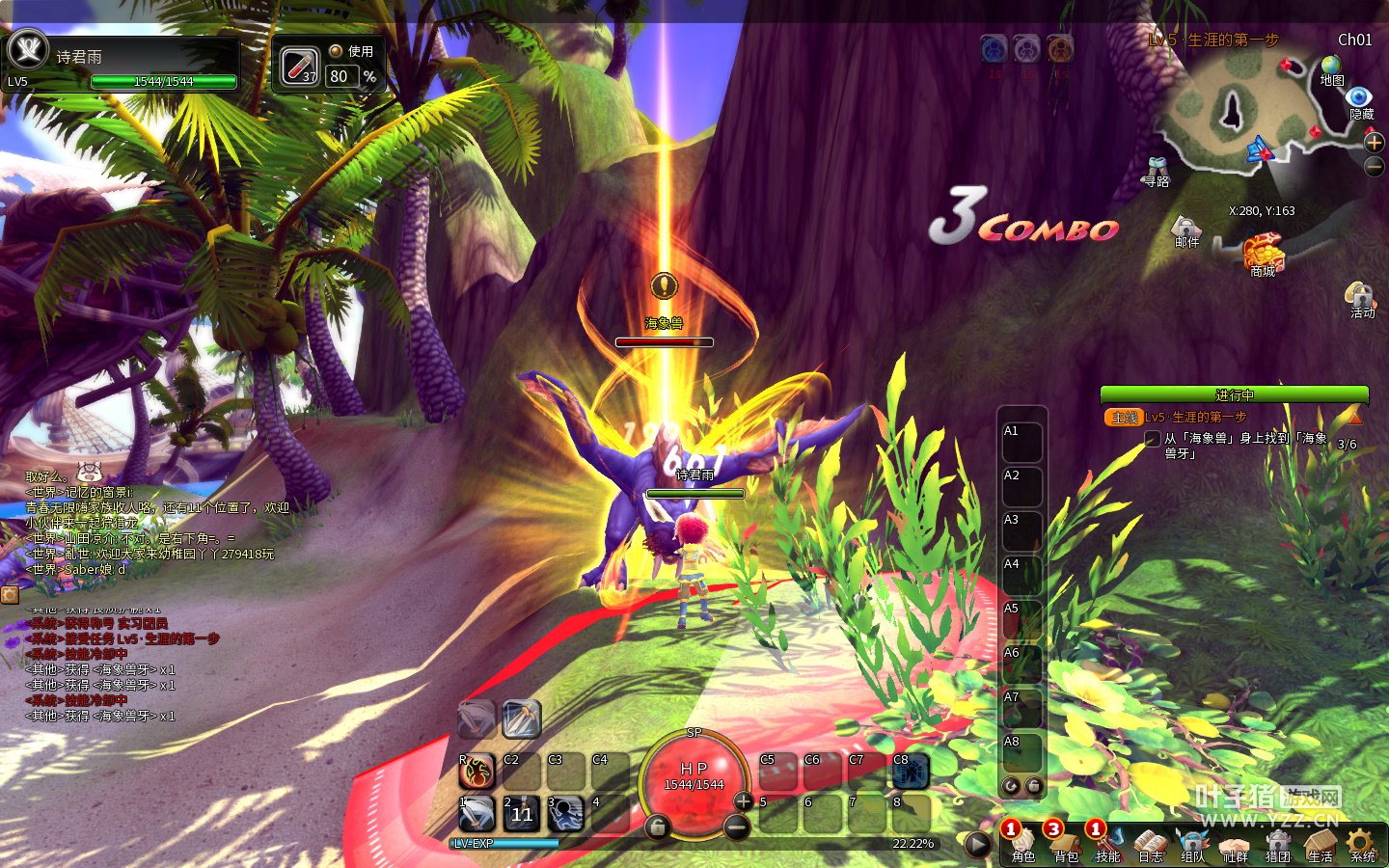The width and height of the screenshot is (1389, 868).
Task: Open the 商城 treasure chest shop
Action: 1263,255
